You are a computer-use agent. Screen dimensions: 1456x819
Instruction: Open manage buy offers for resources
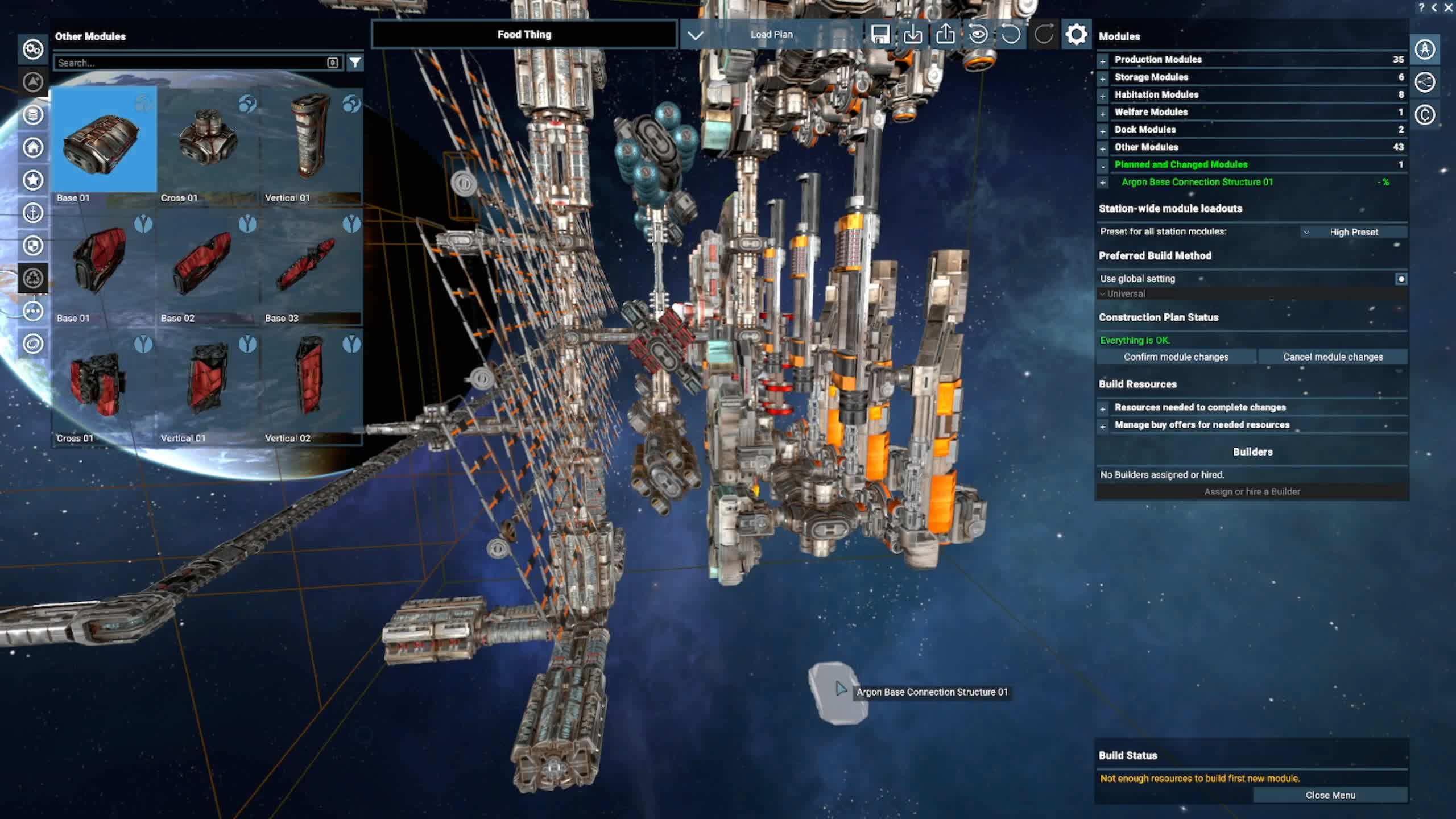[x=1103, y=426]
